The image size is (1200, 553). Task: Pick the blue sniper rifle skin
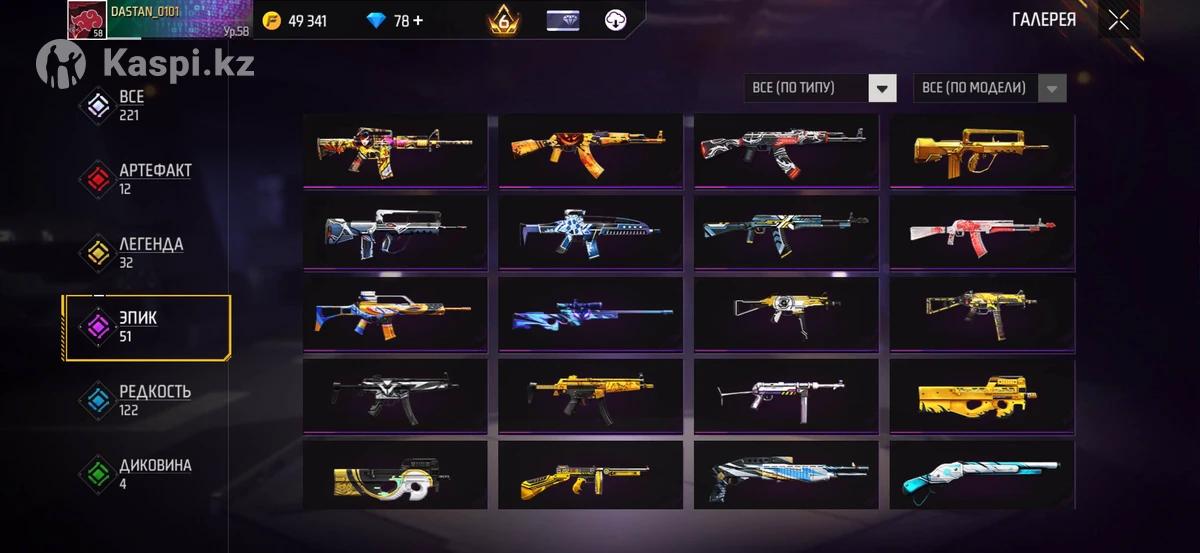592,314
